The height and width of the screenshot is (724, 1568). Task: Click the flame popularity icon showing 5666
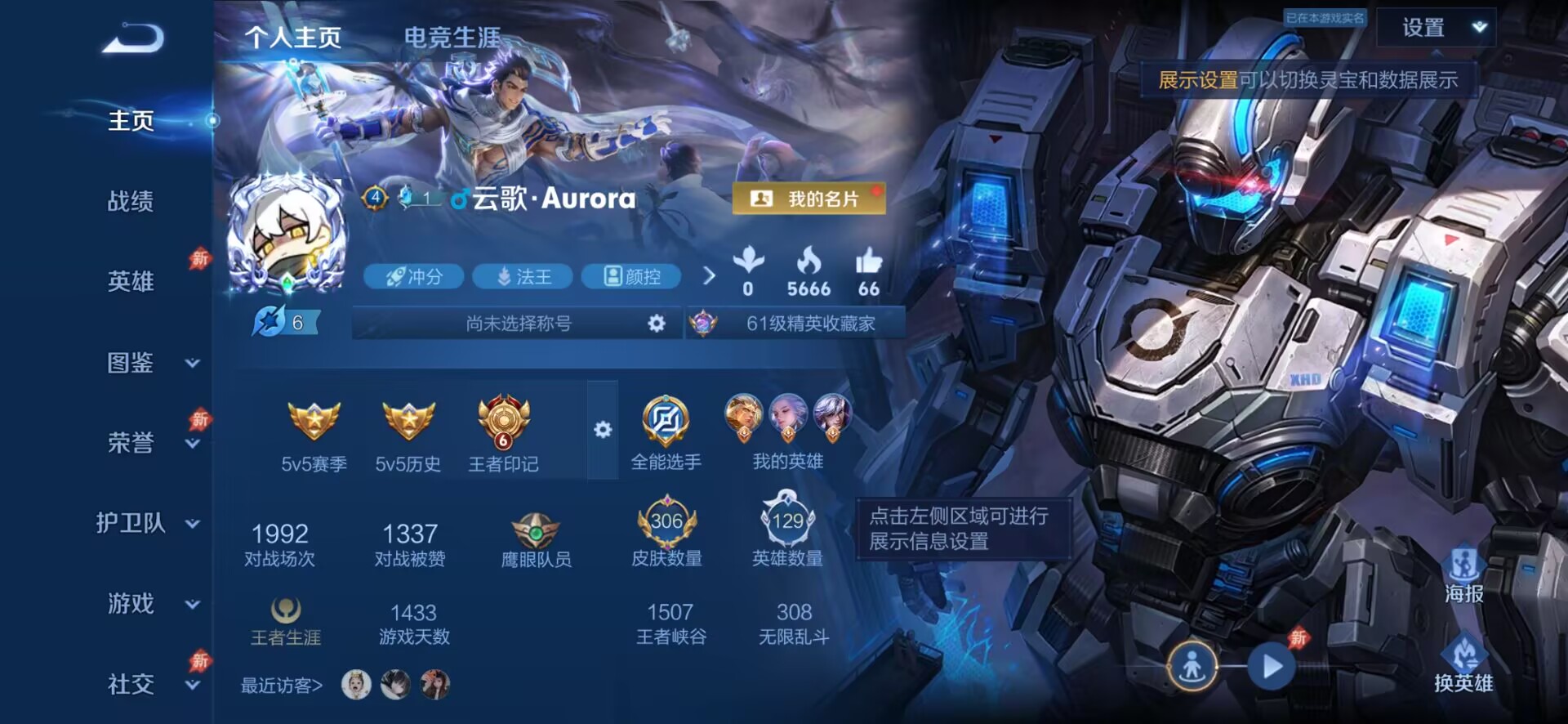point(808,261)
